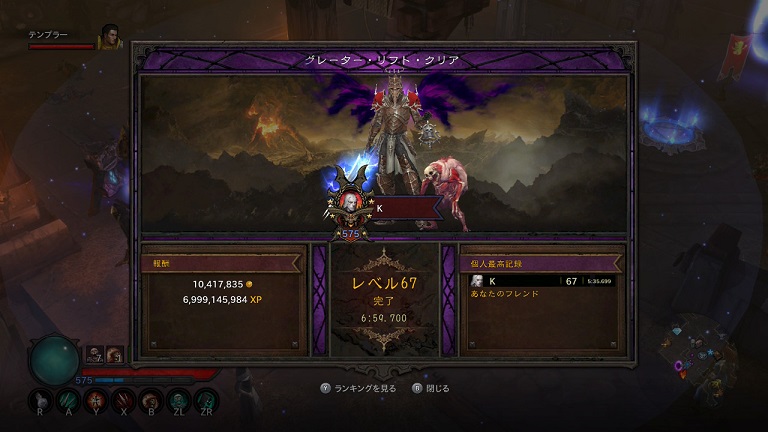Activate the red claw skill labeled X
This screenshot has height=432, width=768.
click(x=124, y=400)
